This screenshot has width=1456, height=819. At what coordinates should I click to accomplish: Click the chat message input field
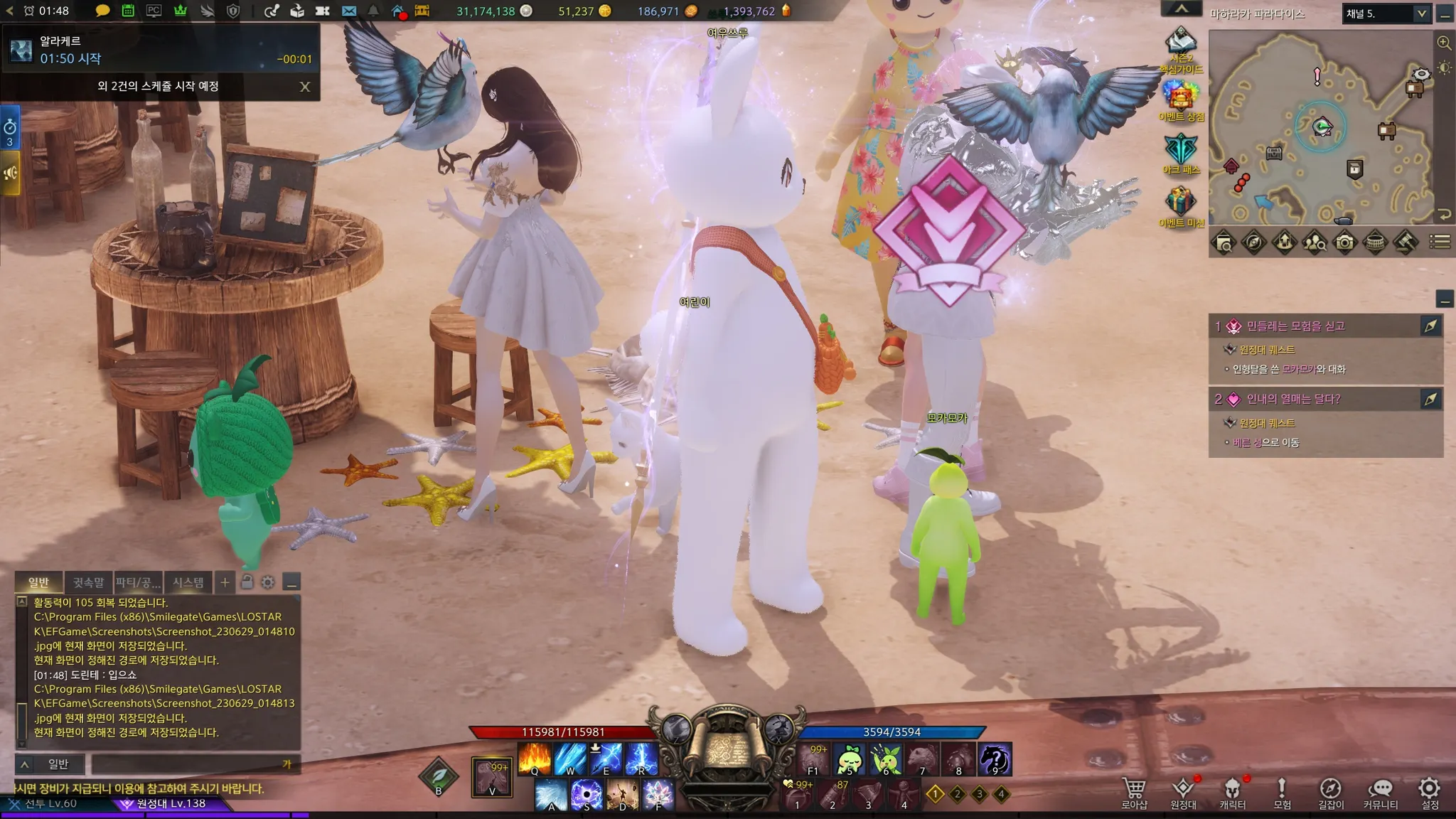click(188, 764)
